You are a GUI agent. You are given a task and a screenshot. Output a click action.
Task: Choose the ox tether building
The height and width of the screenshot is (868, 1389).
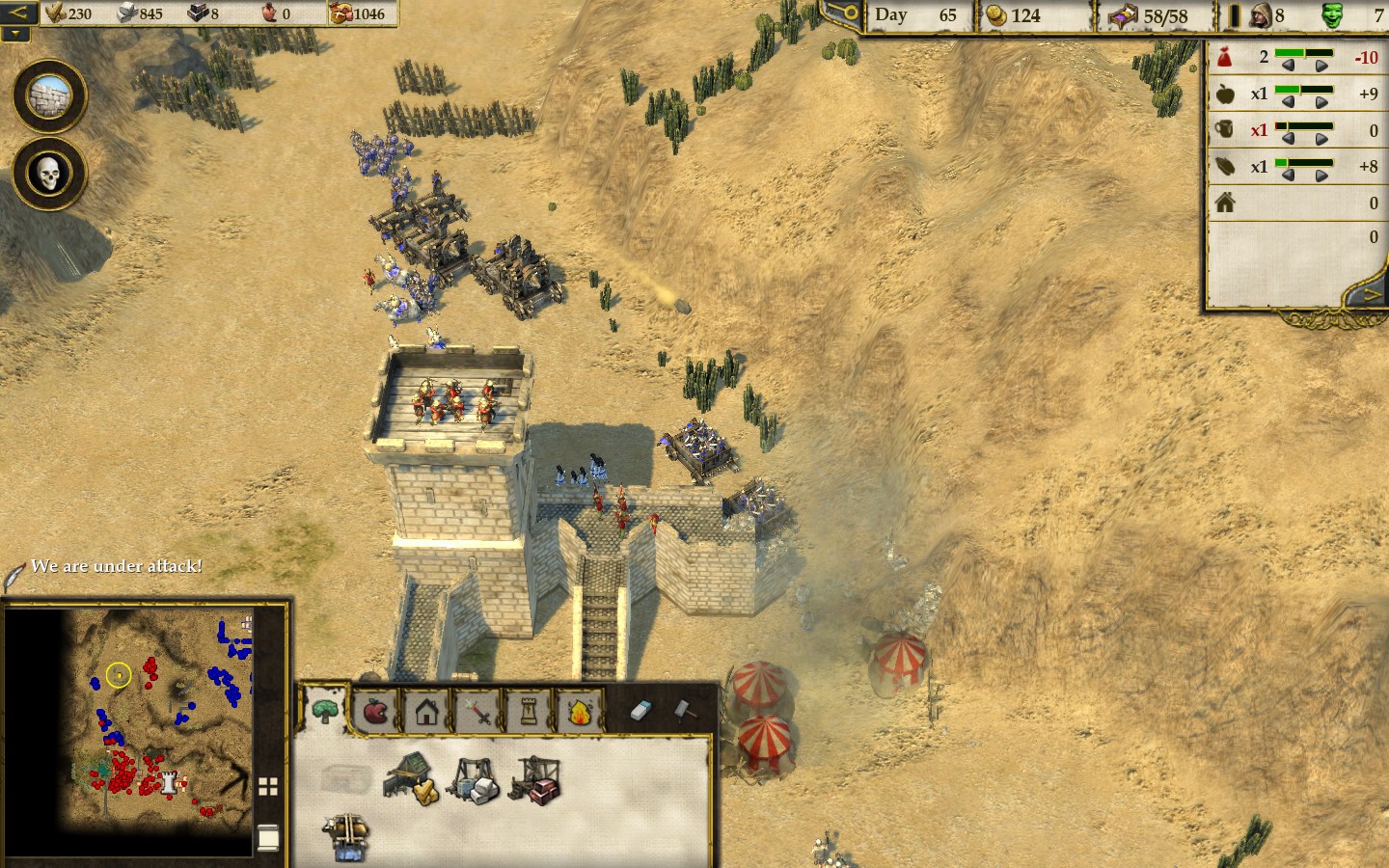click(x=346, y=835)
